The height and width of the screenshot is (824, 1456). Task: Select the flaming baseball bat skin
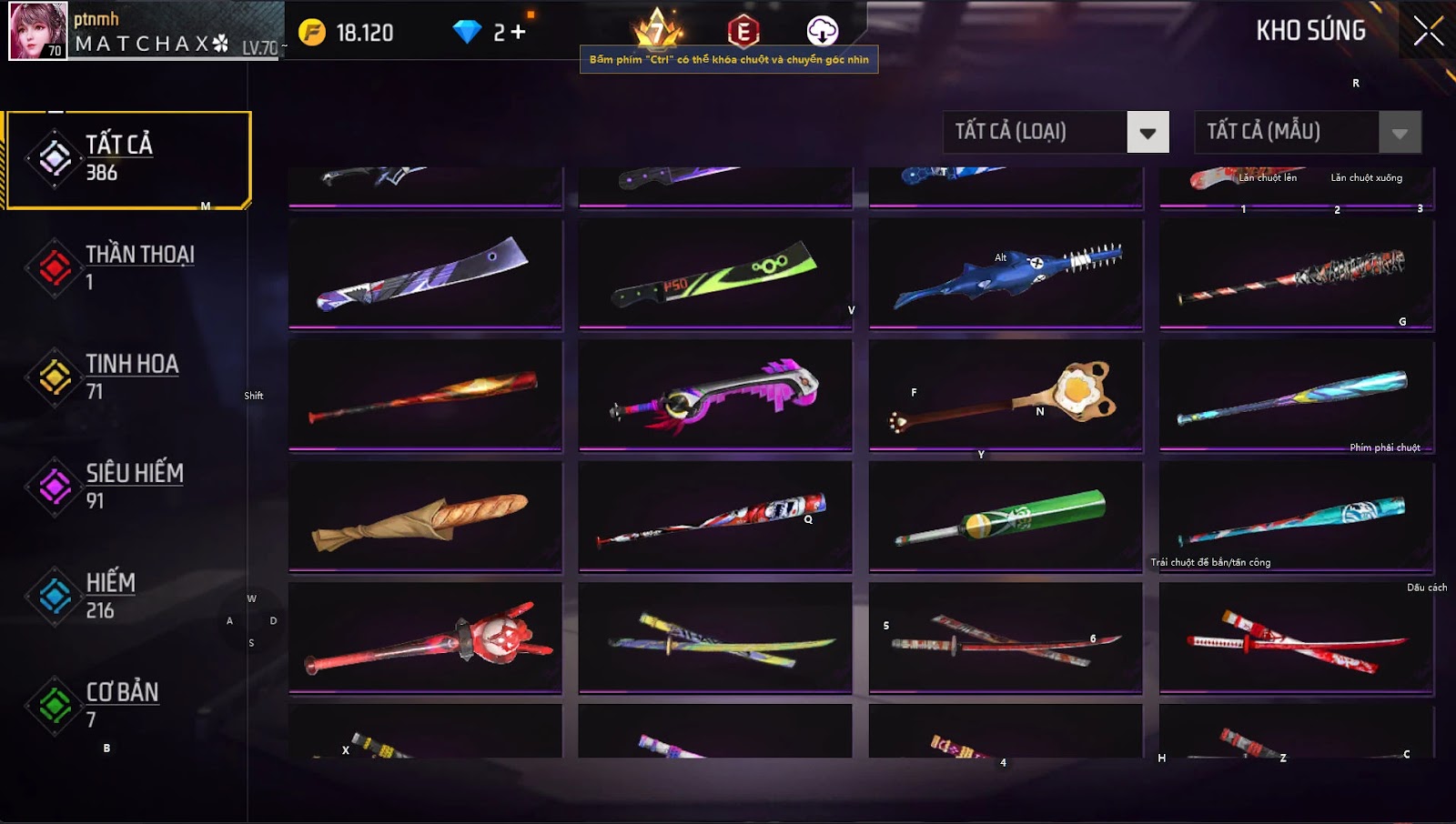pyautogui.click(x=425, y=396)
